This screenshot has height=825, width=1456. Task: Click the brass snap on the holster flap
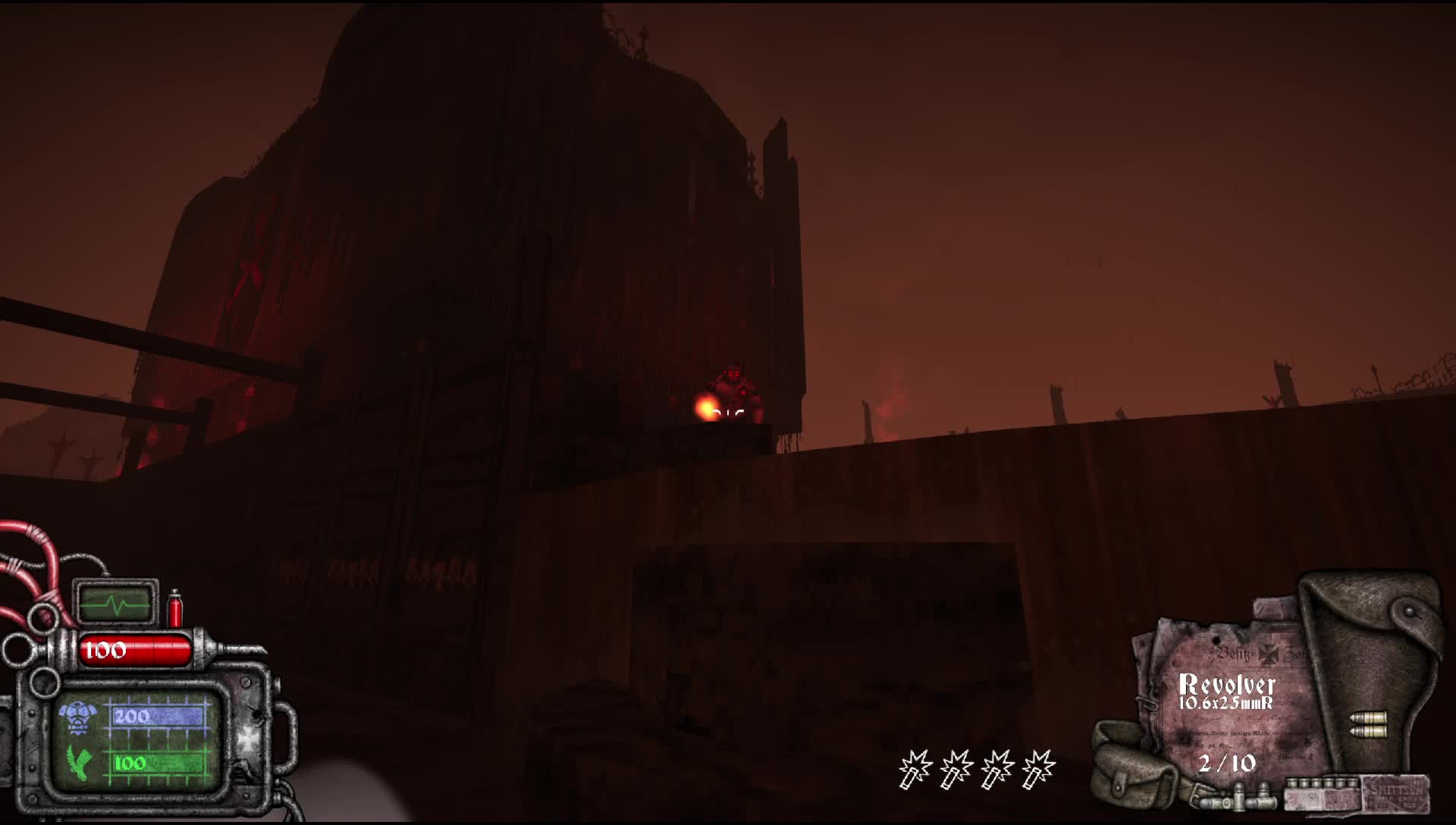click(x=1408, y=611)
